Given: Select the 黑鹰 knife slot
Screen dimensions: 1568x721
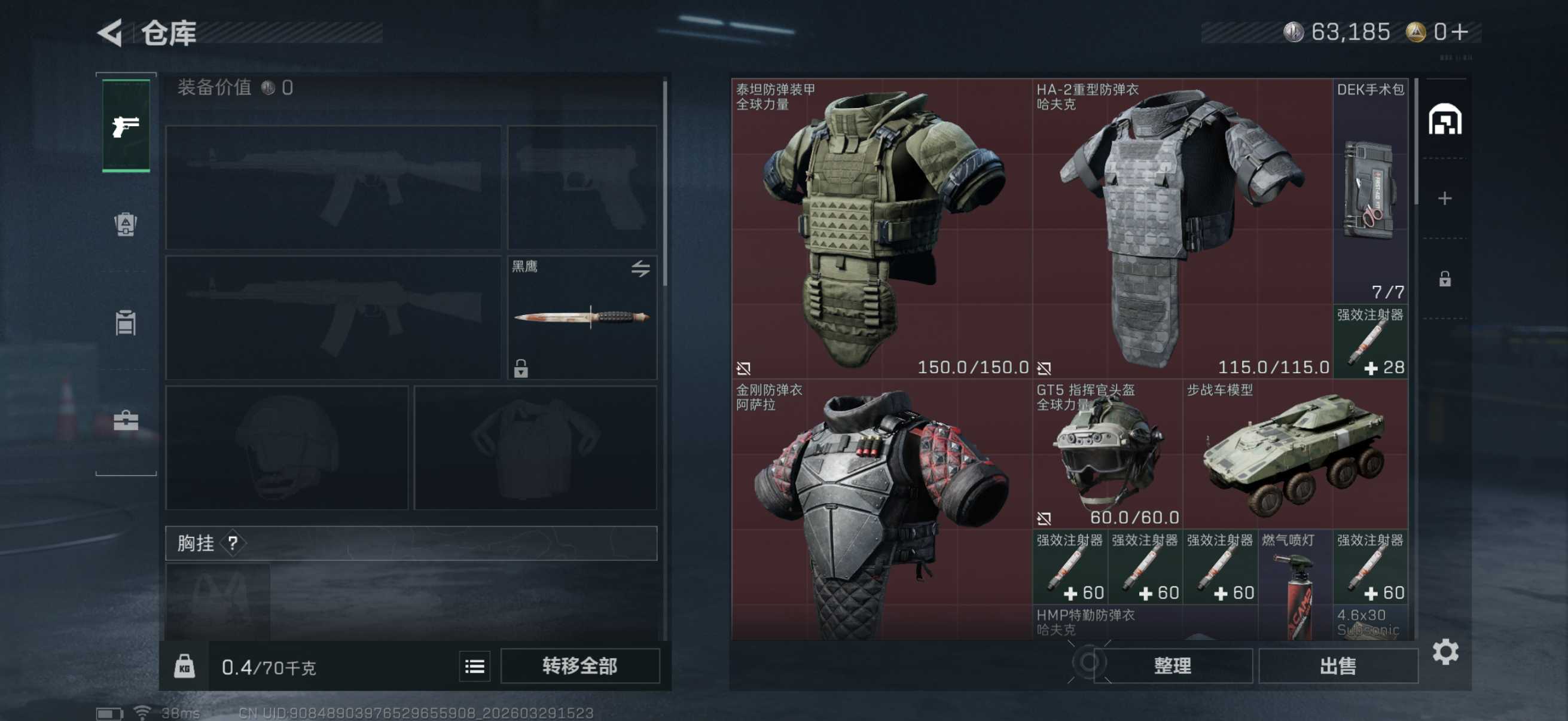Looking at the screenshot, I should (582, 317).
